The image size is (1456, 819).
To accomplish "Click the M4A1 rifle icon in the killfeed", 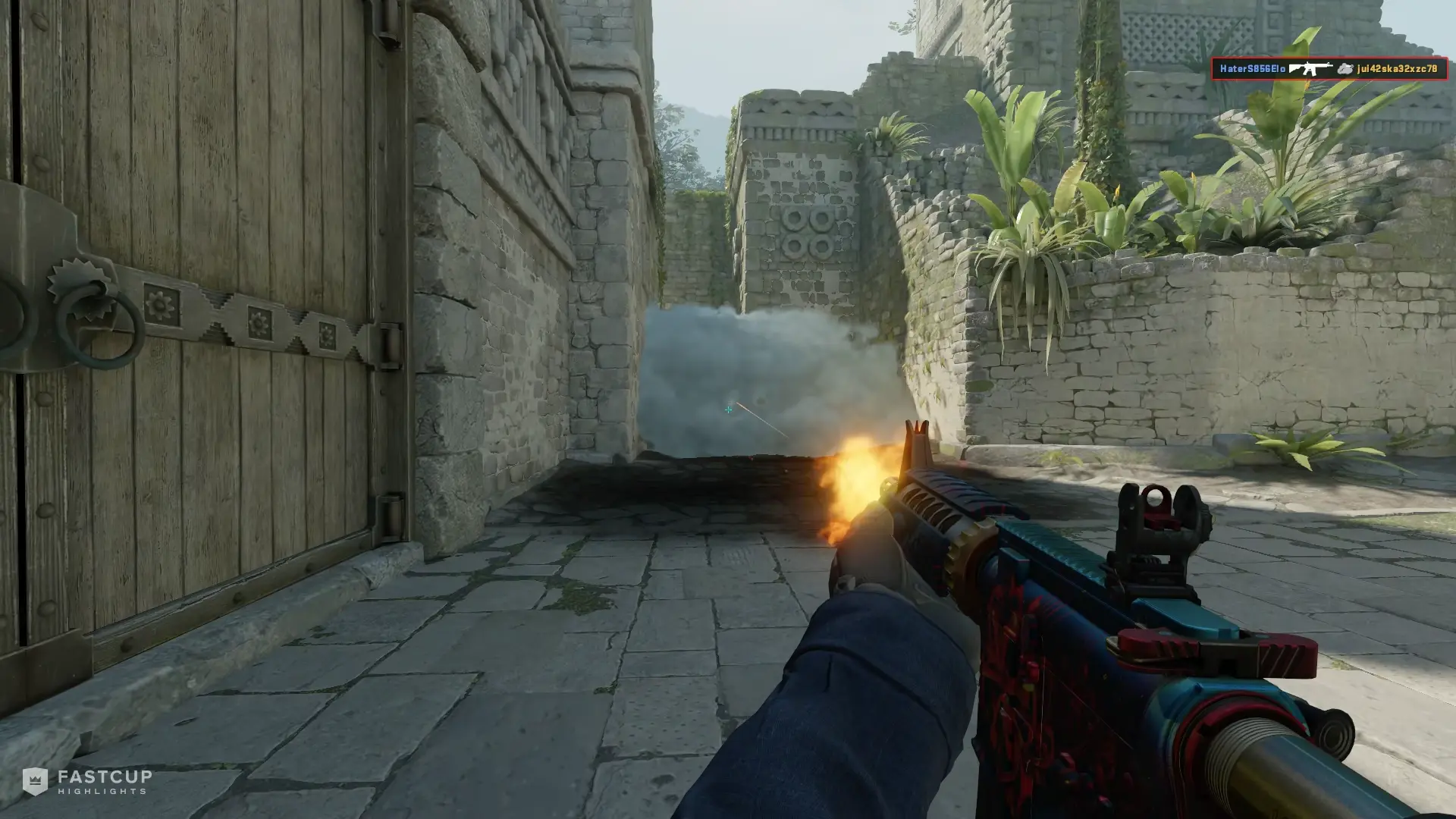I will point(1310,68).
